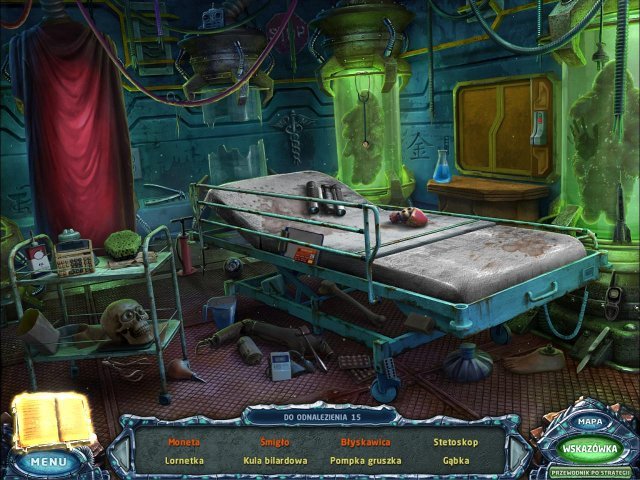Select 'Moneta' in the item list
This screenshot has height=480, width=640.
click(x=183, y=441)
